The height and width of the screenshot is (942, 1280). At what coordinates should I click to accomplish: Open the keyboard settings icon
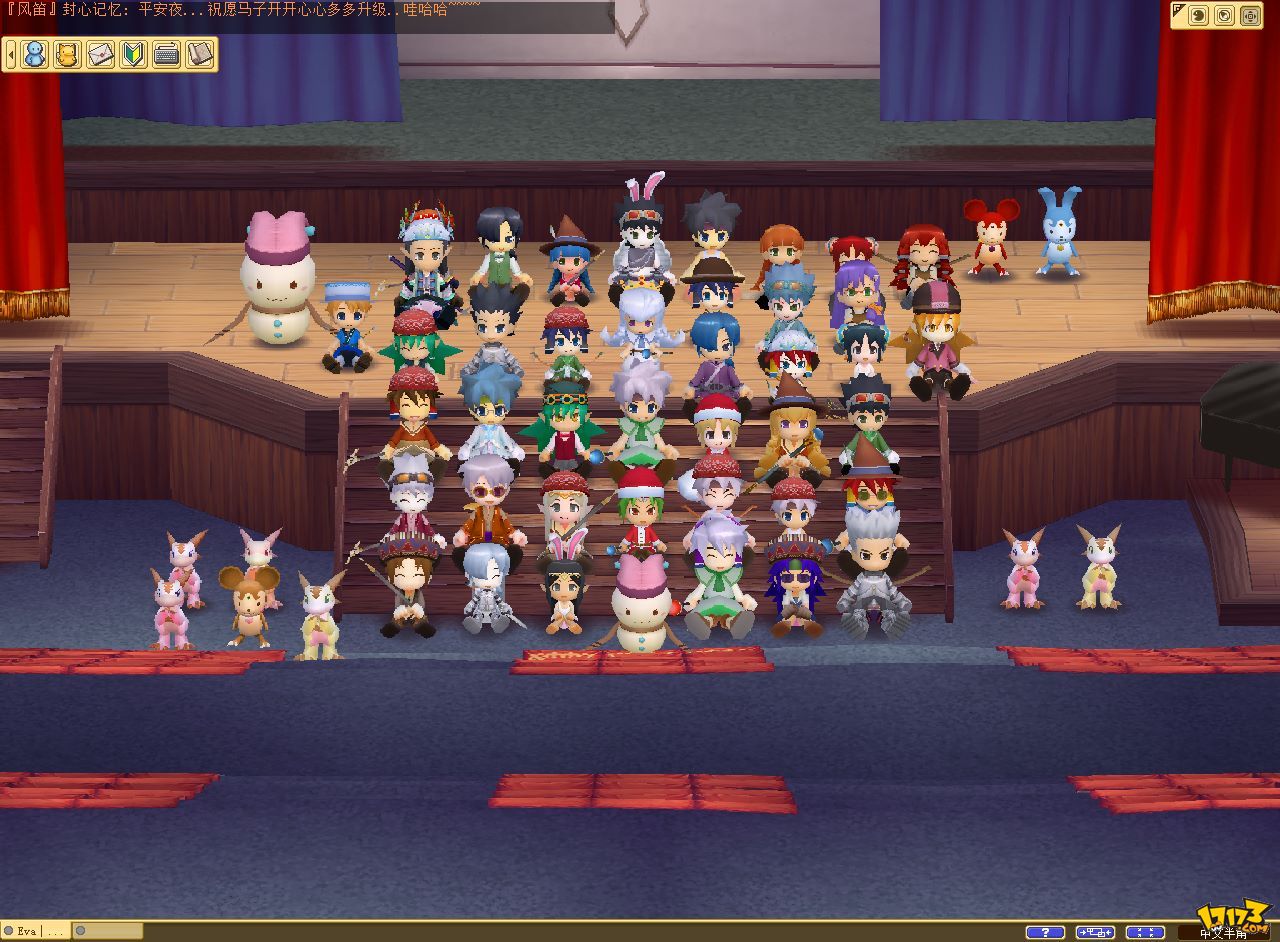(166, 54)
